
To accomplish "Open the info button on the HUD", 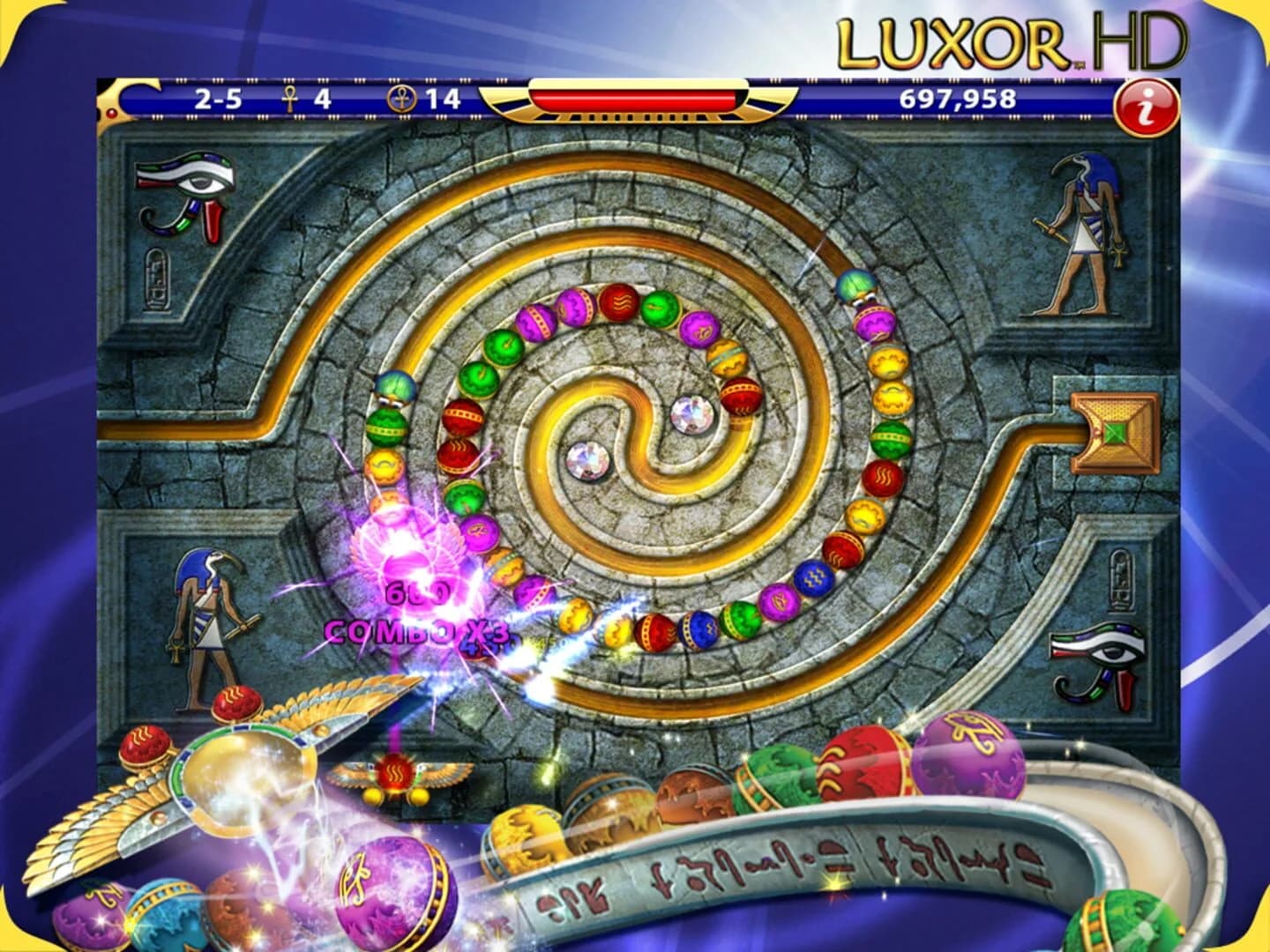I will pyautogui.click(x=1147, y=104).
